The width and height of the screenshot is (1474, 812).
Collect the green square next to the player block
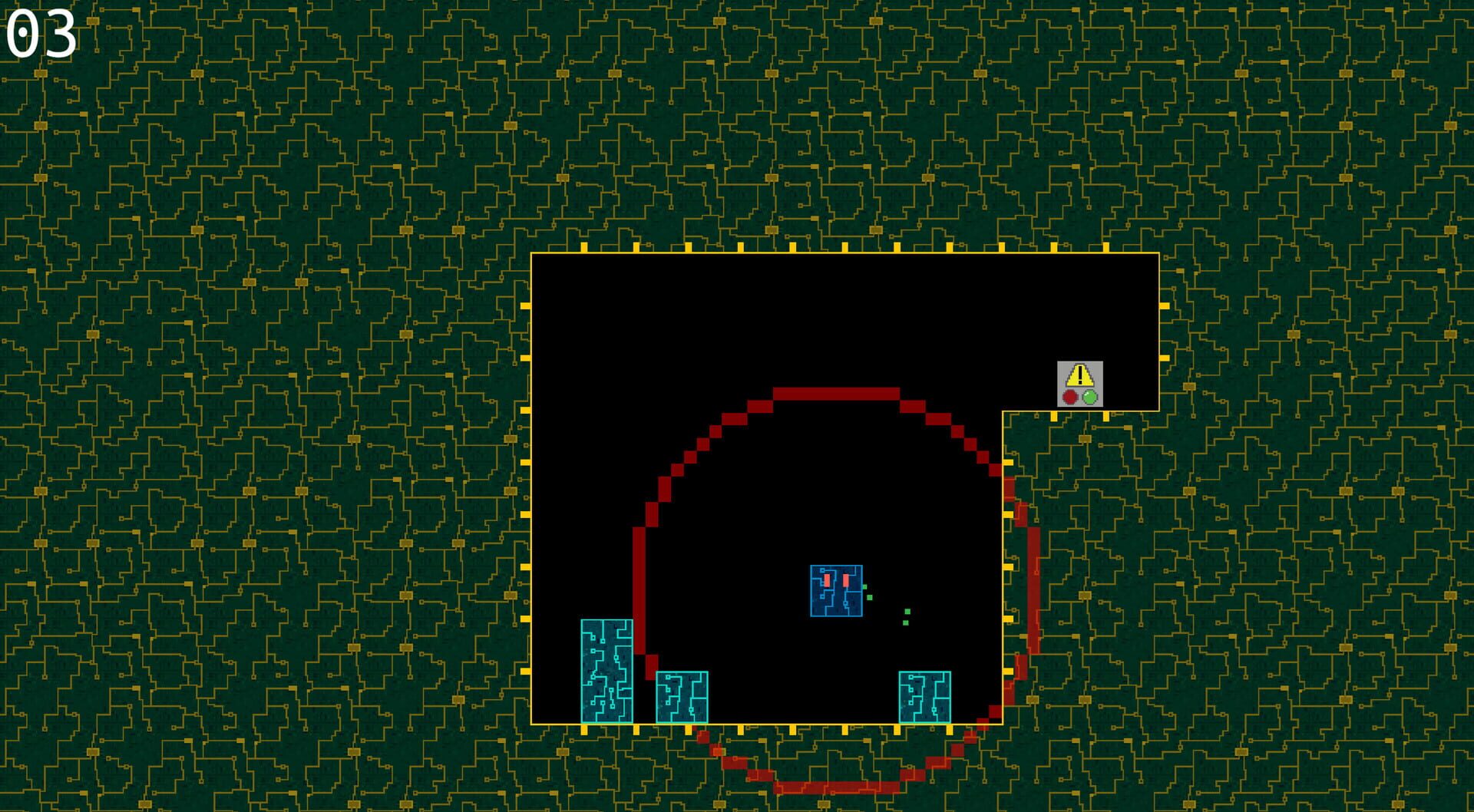(x=864, y=587)
